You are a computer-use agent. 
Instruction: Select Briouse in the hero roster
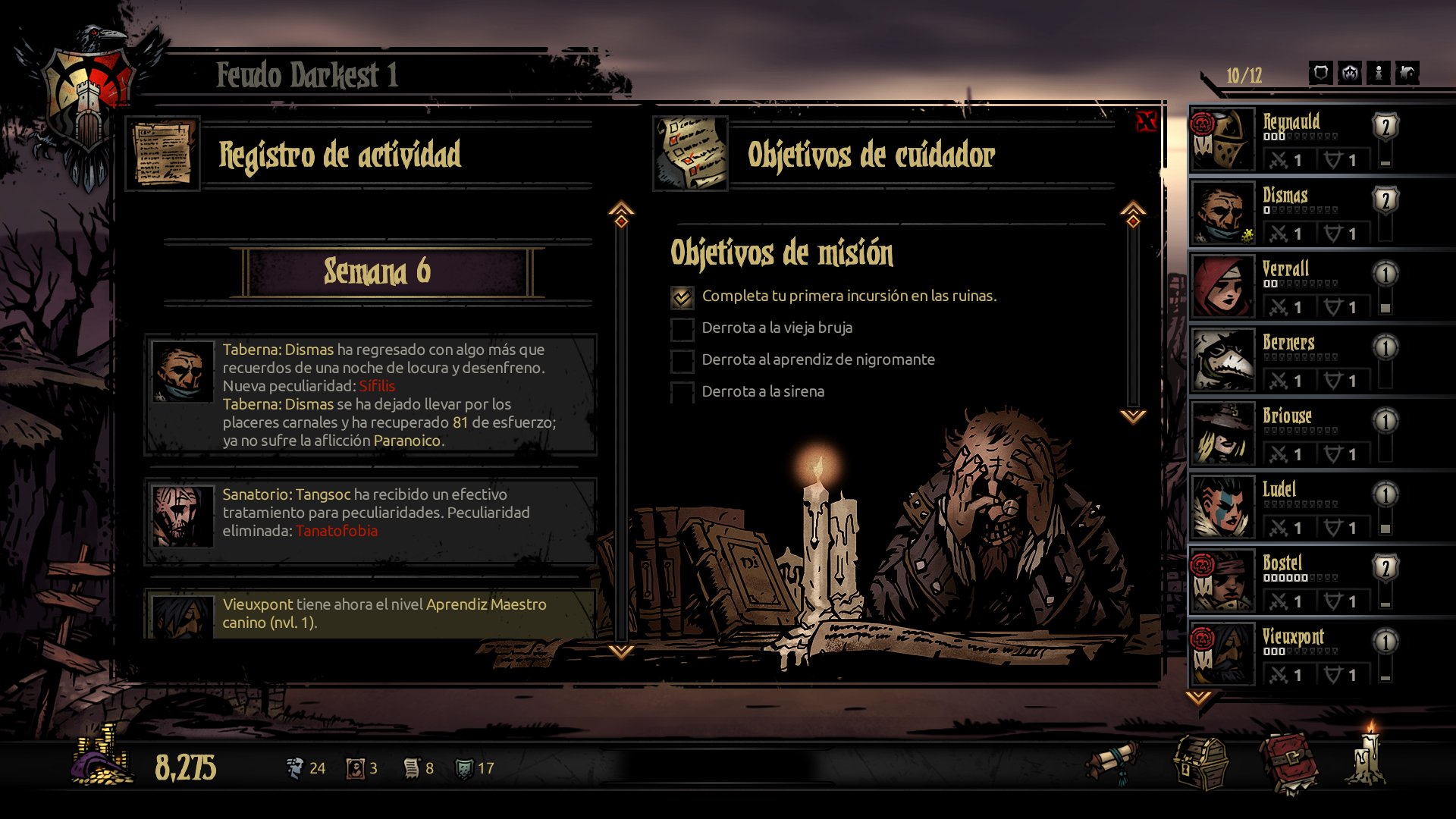(1289, 434)
